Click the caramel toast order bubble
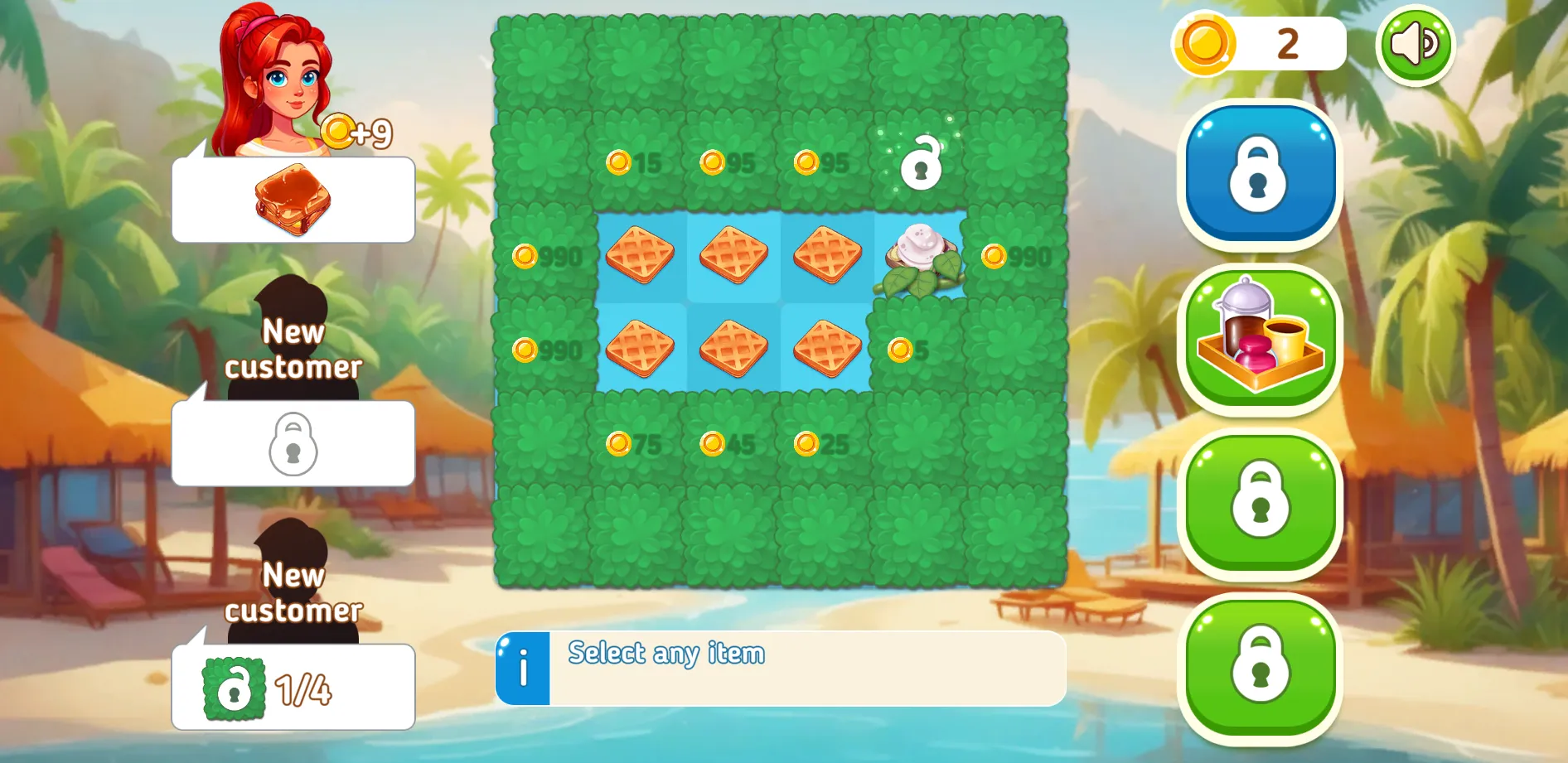1568x763 pixels. coord(292,196)
